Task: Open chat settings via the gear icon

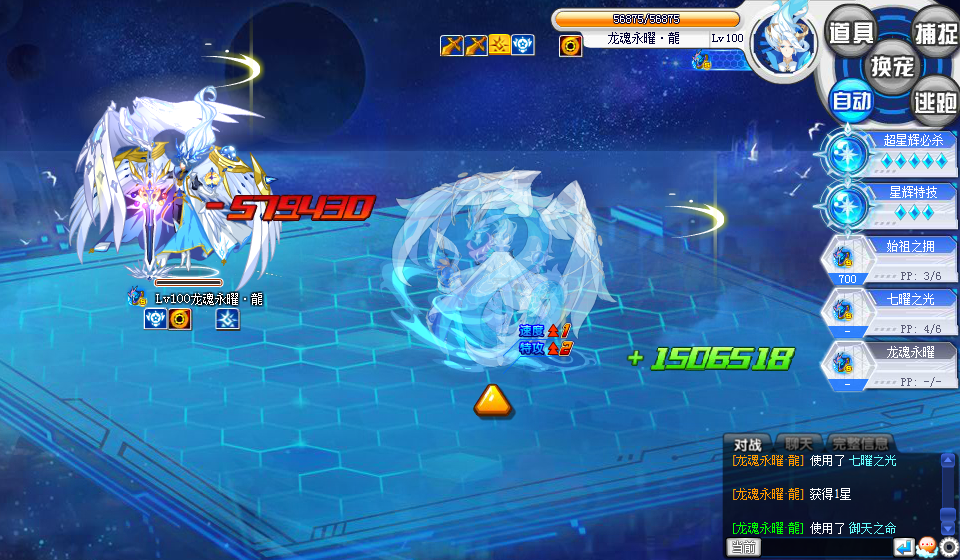Action: [x=949, y=547]
